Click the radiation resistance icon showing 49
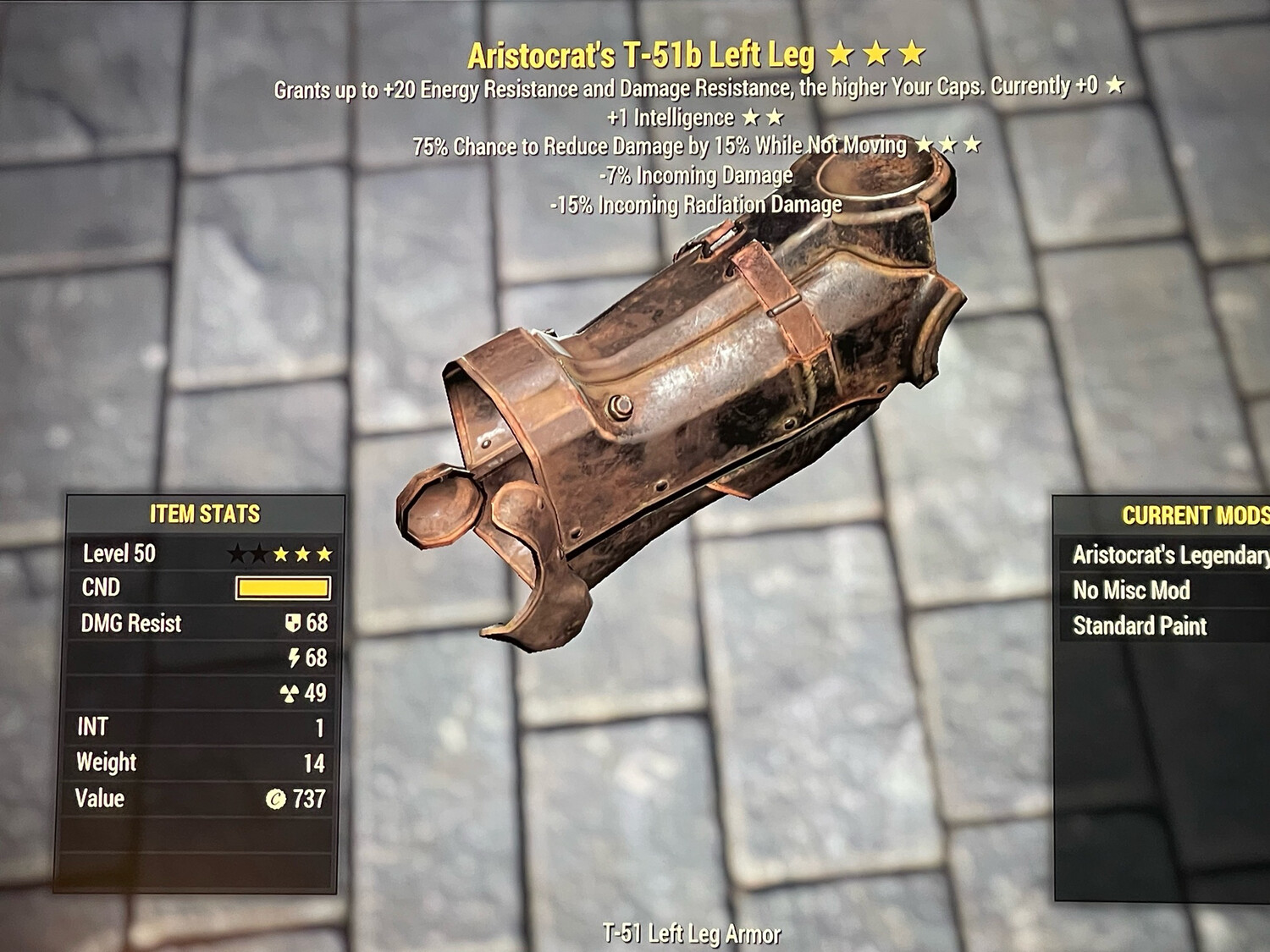 point(291,693)
